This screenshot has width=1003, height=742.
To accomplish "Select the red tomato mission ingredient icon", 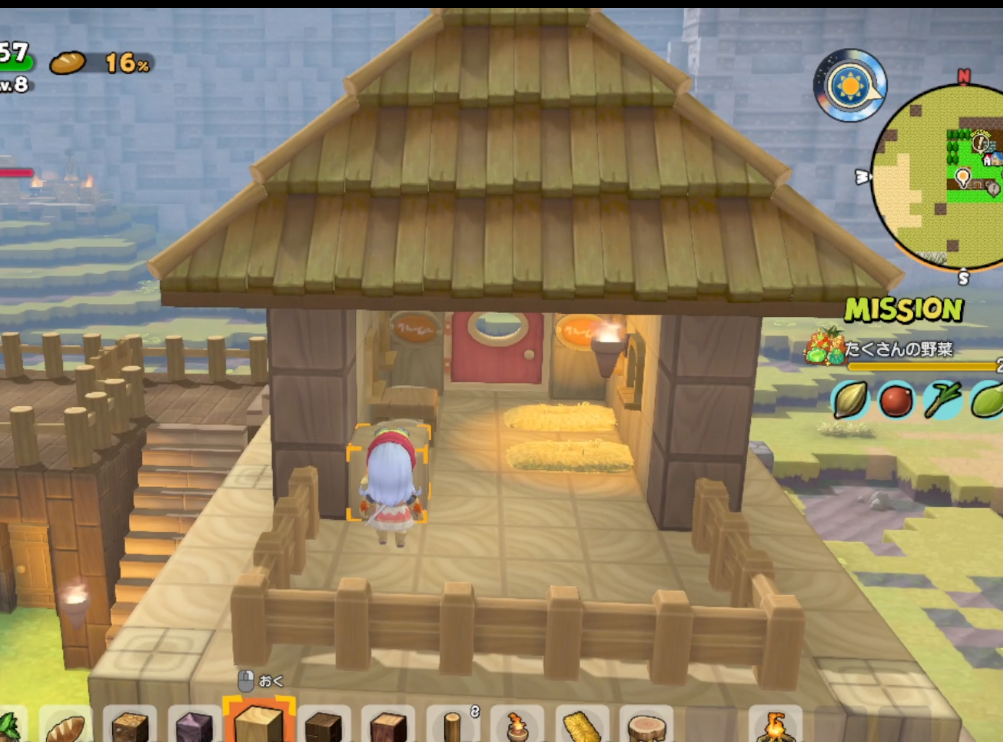I will click(895, 400).
